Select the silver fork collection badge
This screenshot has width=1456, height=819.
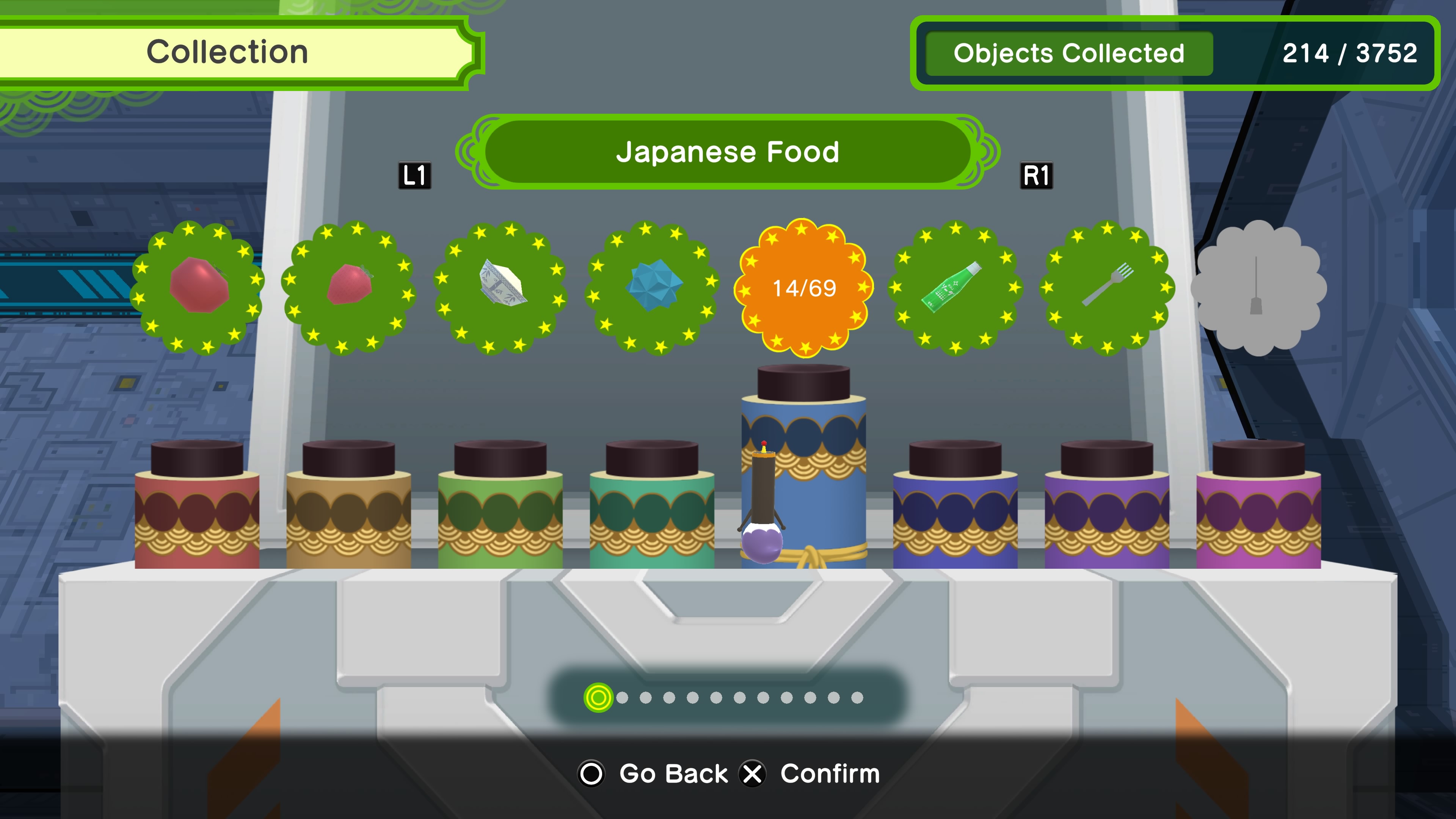[x=1107, y=287]
